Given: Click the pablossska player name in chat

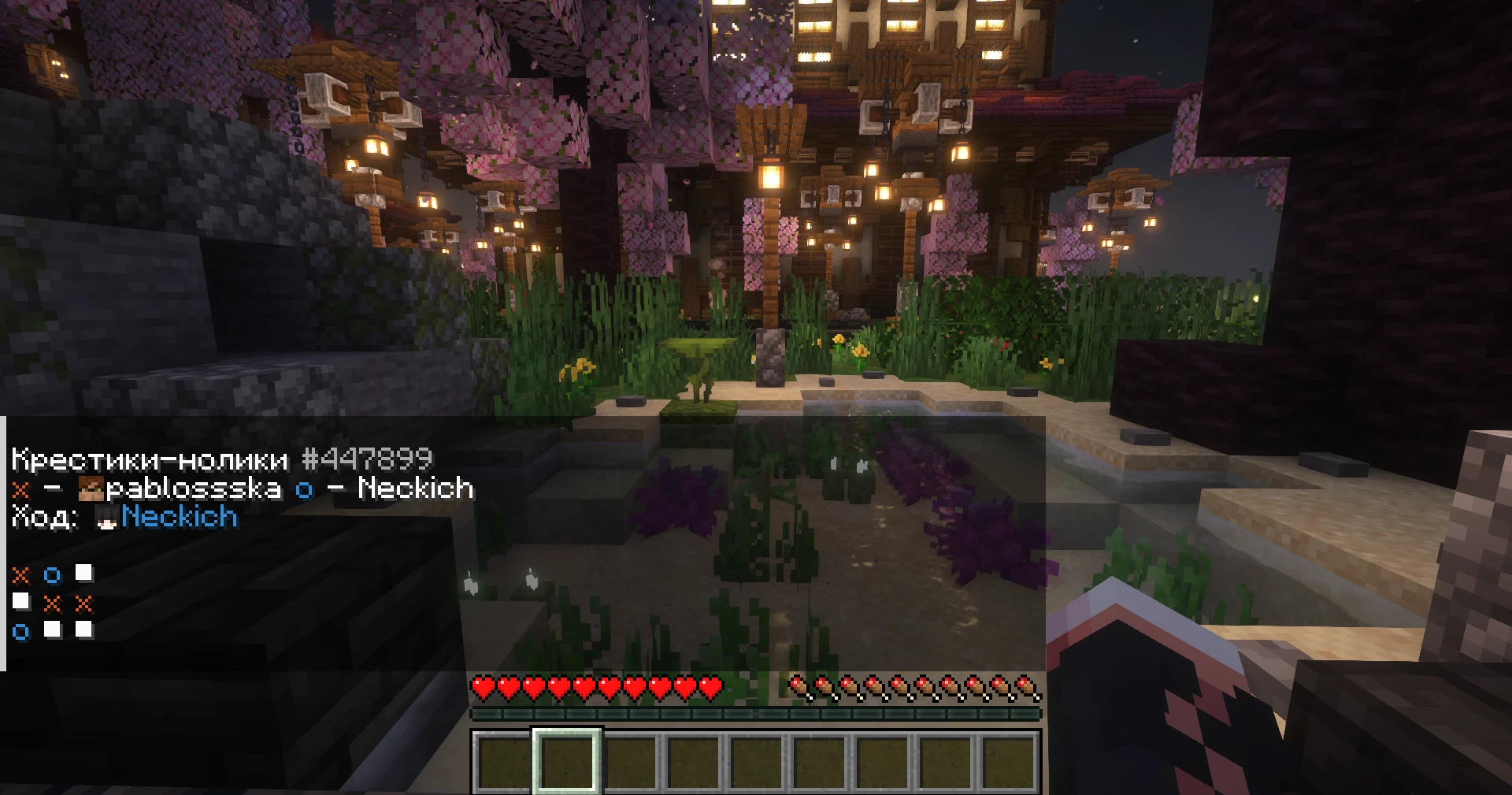Looking at the screenshot, I should pos(193,489).
